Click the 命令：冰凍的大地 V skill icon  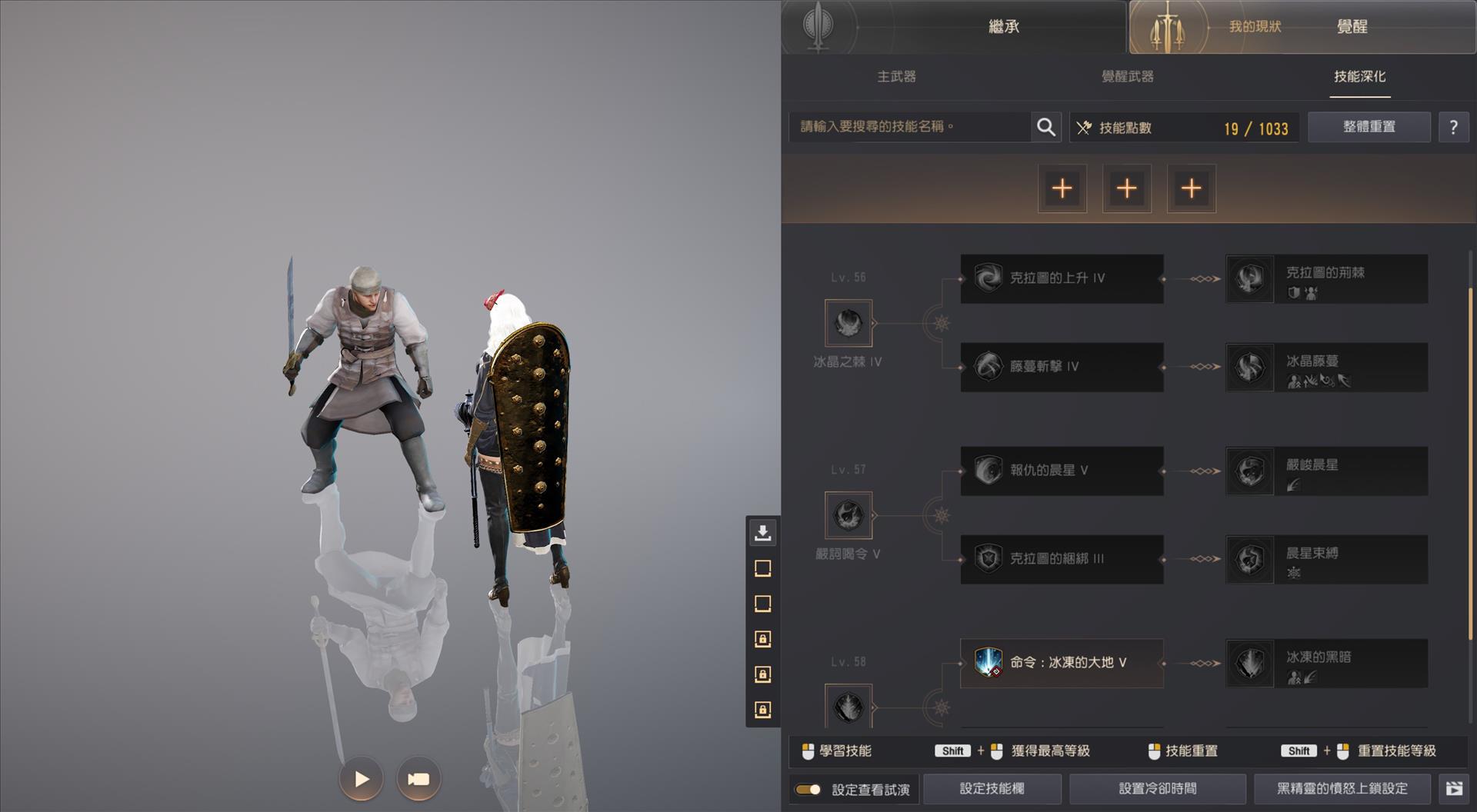pyautogui.click(x=987, y=663)
